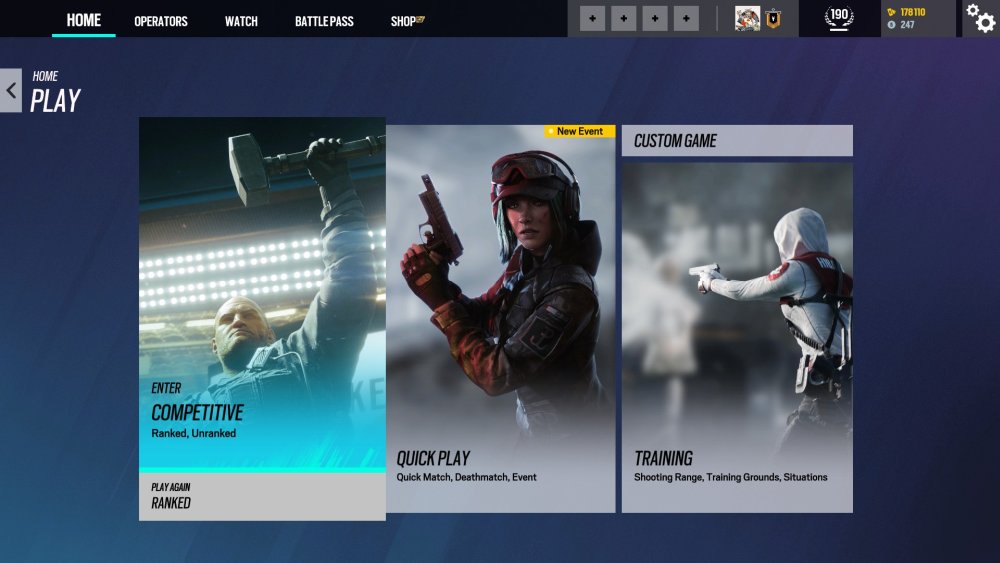Image resolution: width=1000 pixels, height=563 pixels.
Task: Click the back arrow button
Action: click(x=11, y=90)
